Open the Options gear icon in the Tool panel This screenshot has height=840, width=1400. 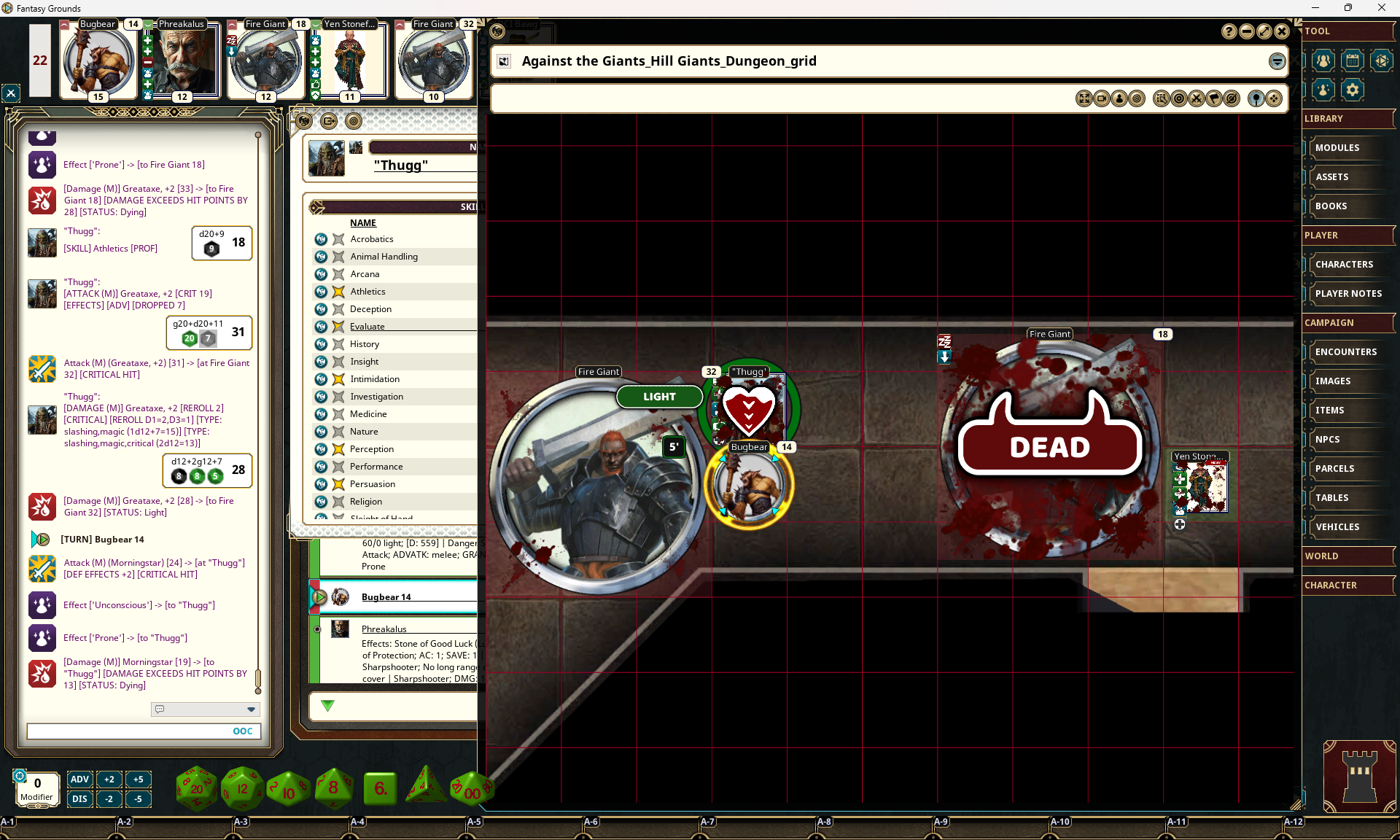click(1353, 90)
